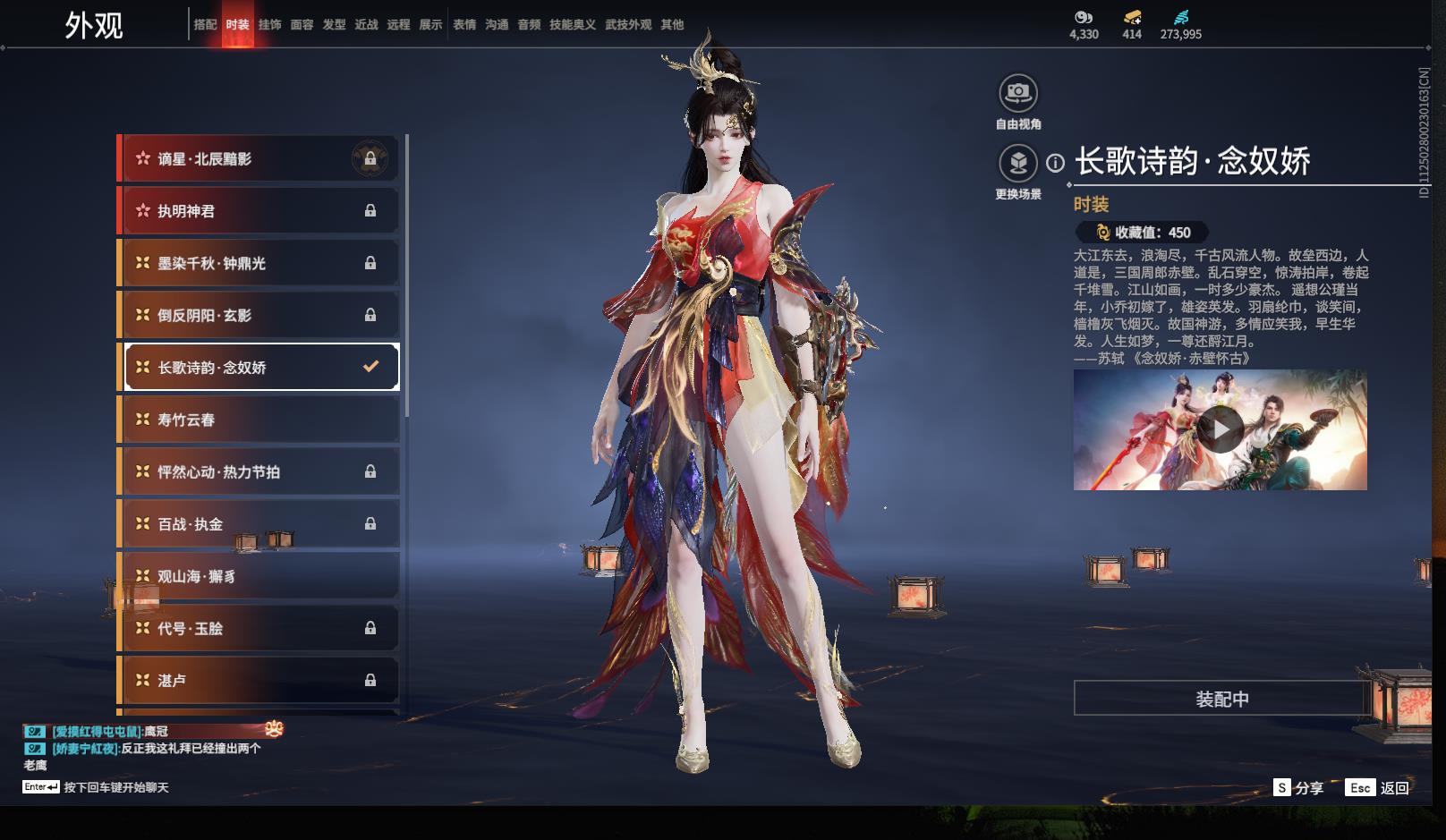Switch to the 面容 face tab

click(x=302, y=25)
